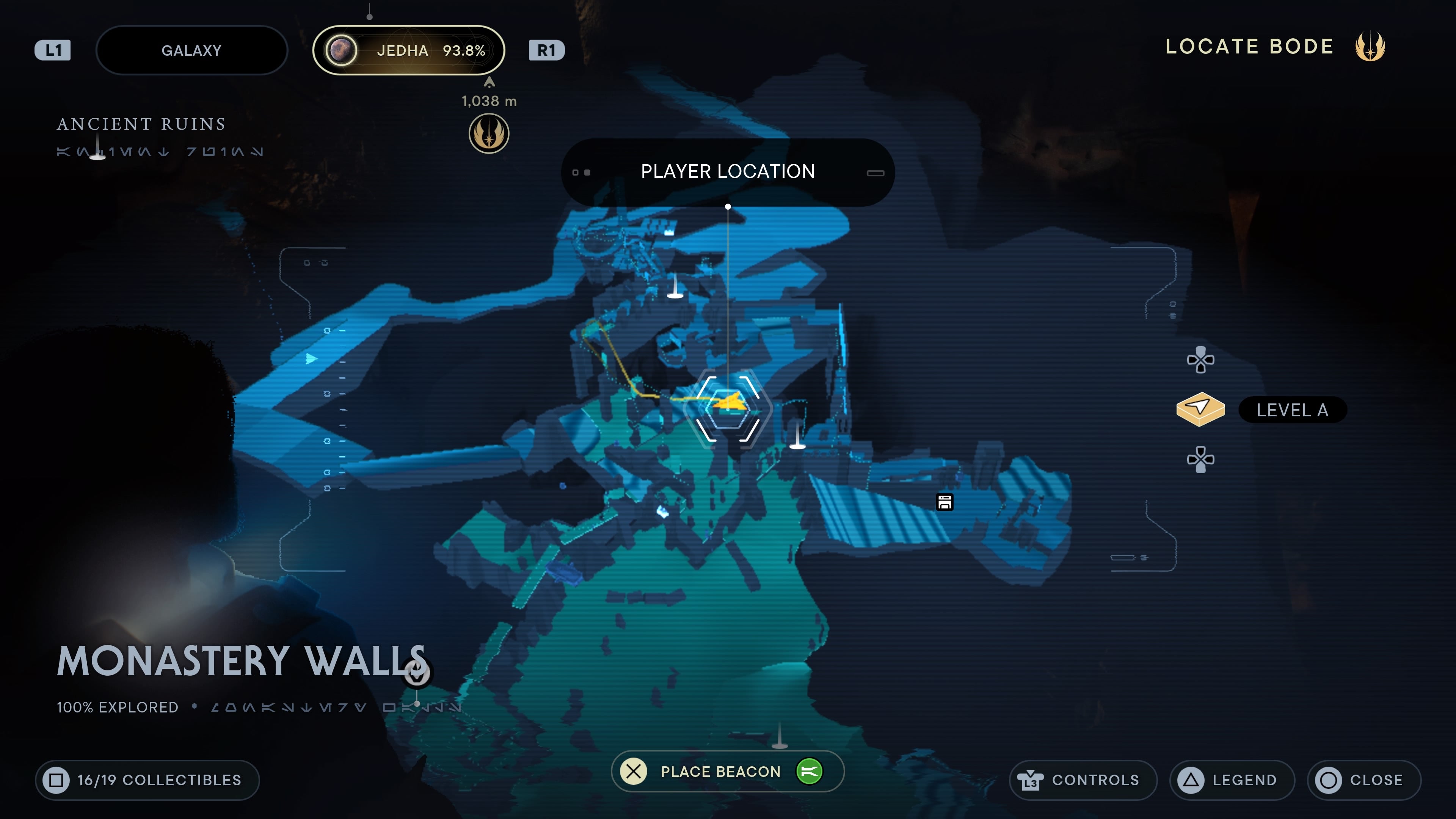Switch to the Galaxy map tab

191,50
